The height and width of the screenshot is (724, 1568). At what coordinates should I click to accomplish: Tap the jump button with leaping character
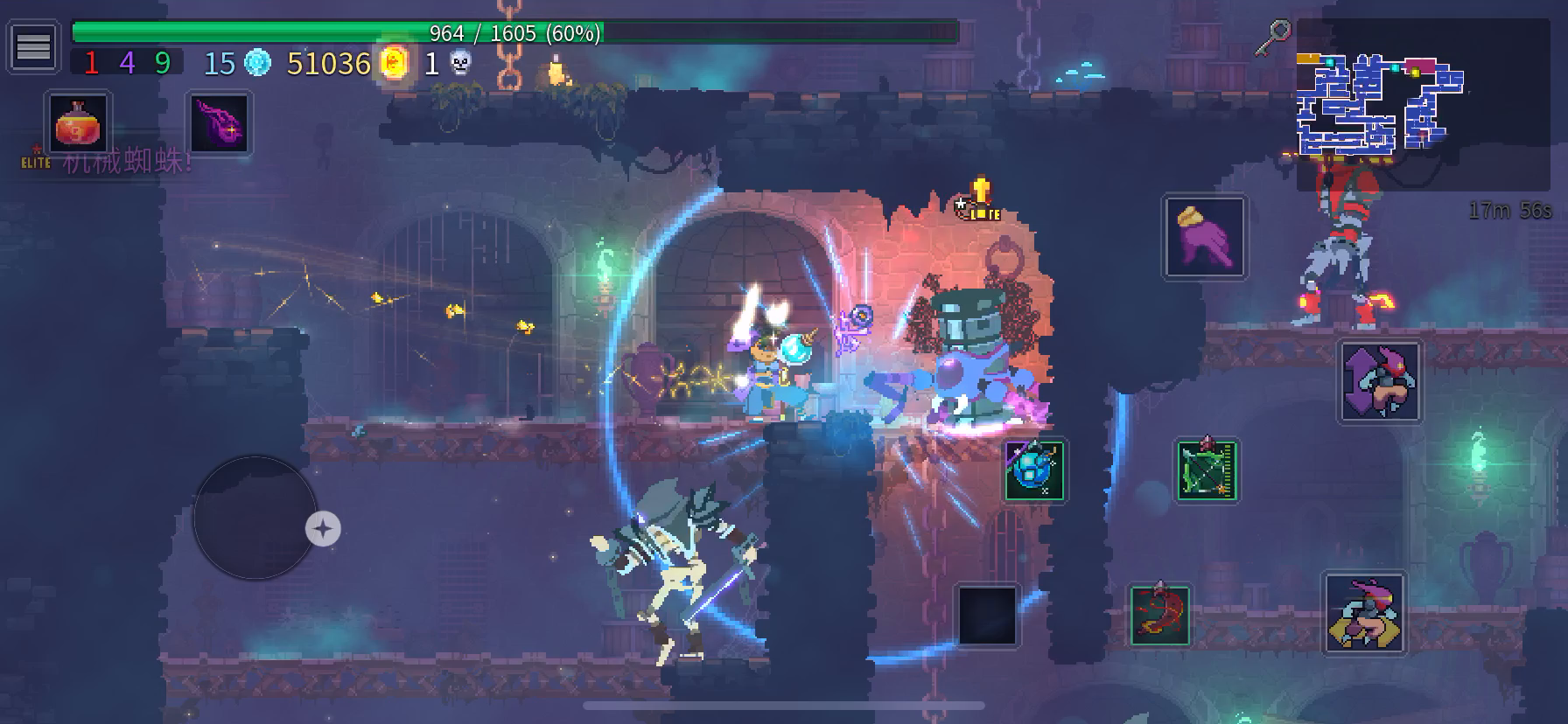(x=1364, y=614)
